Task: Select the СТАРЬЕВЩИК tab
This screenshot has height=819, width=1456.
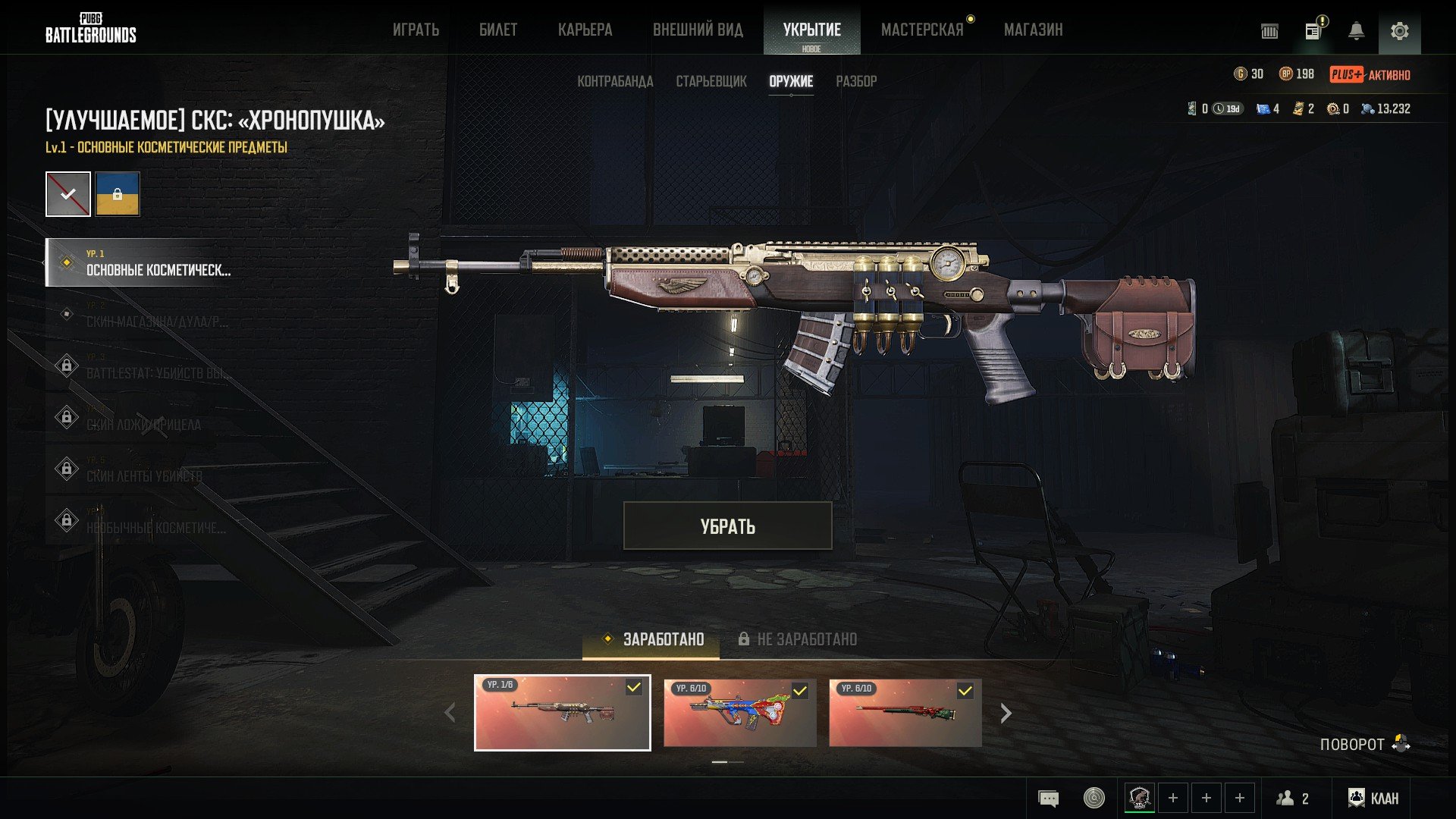Action: pos(711,81)
